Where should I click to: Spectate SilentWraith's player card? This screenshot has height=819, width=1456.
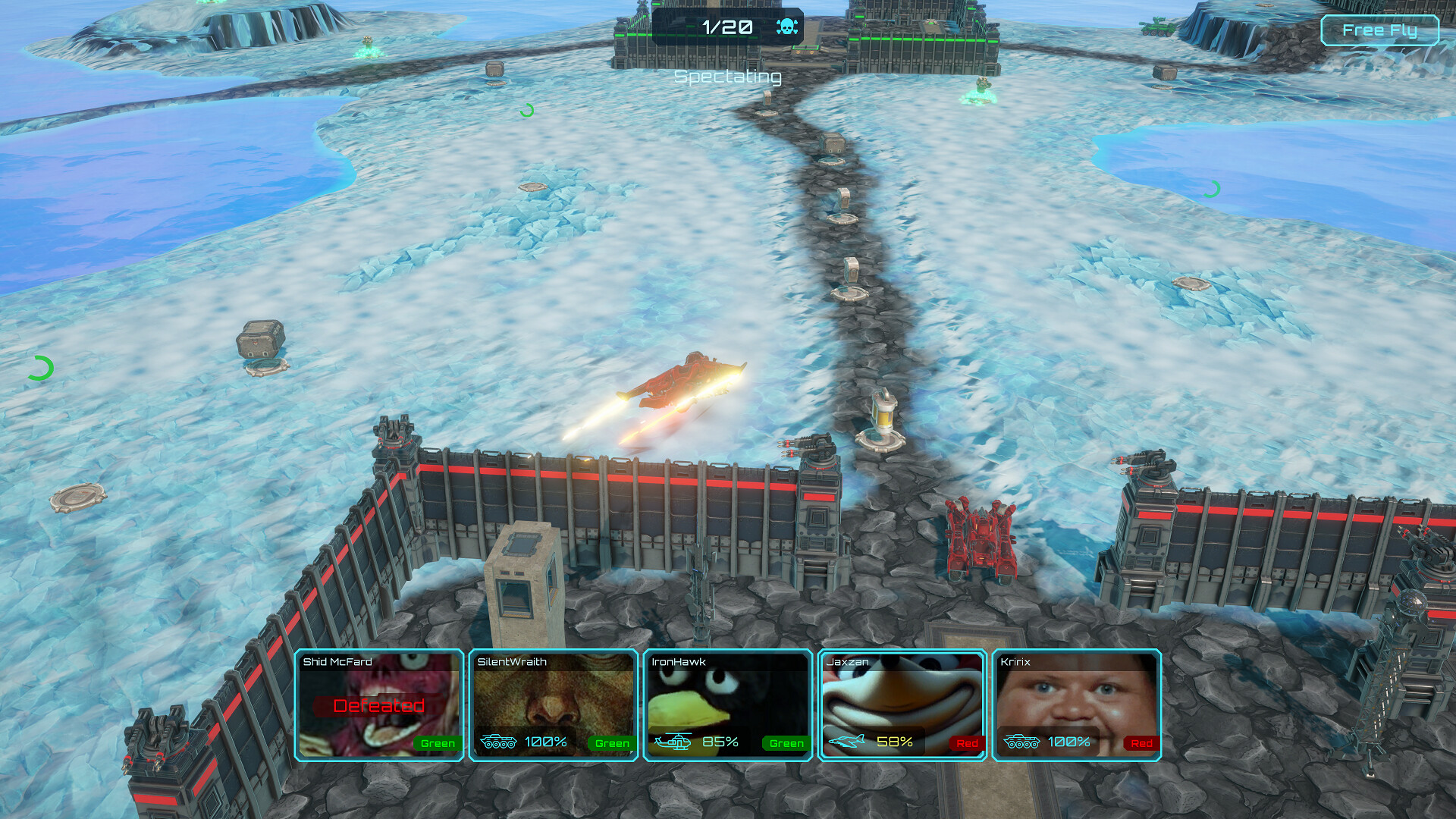coord(554,705)
